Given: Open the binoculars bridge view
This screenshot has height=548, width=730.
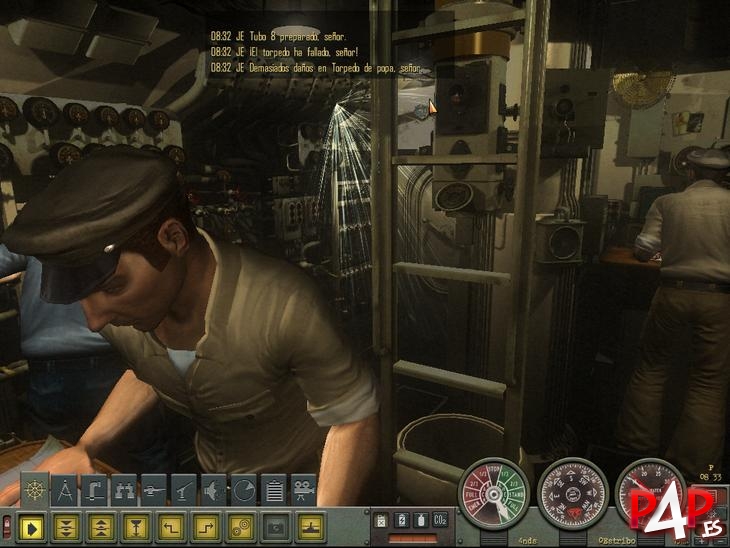Looking at the screenshot, I should 124,488.
